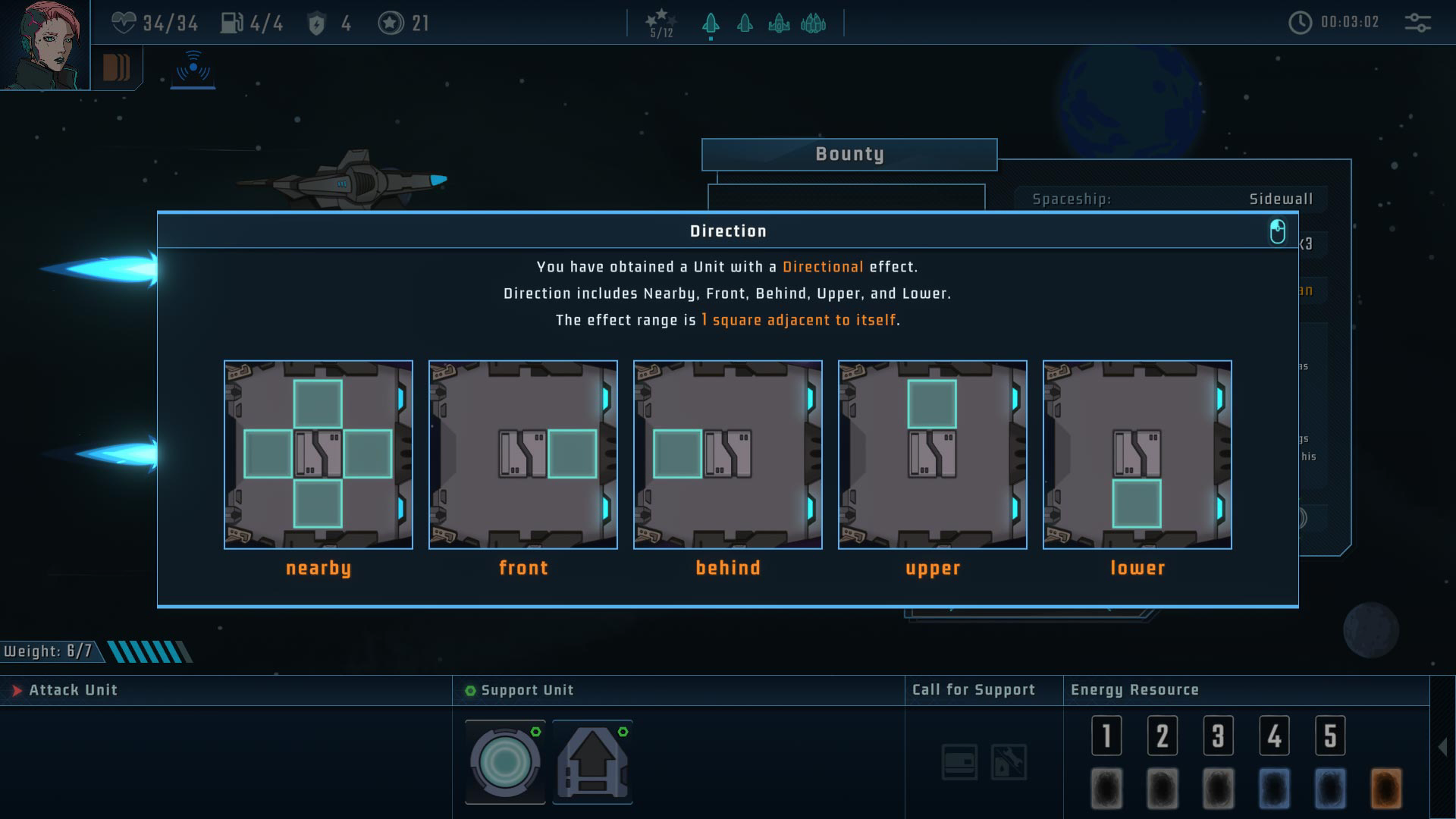Select the arrow-shaped support unit
Viewport: 1456px width, 819px height.
(x=592, y=762)
